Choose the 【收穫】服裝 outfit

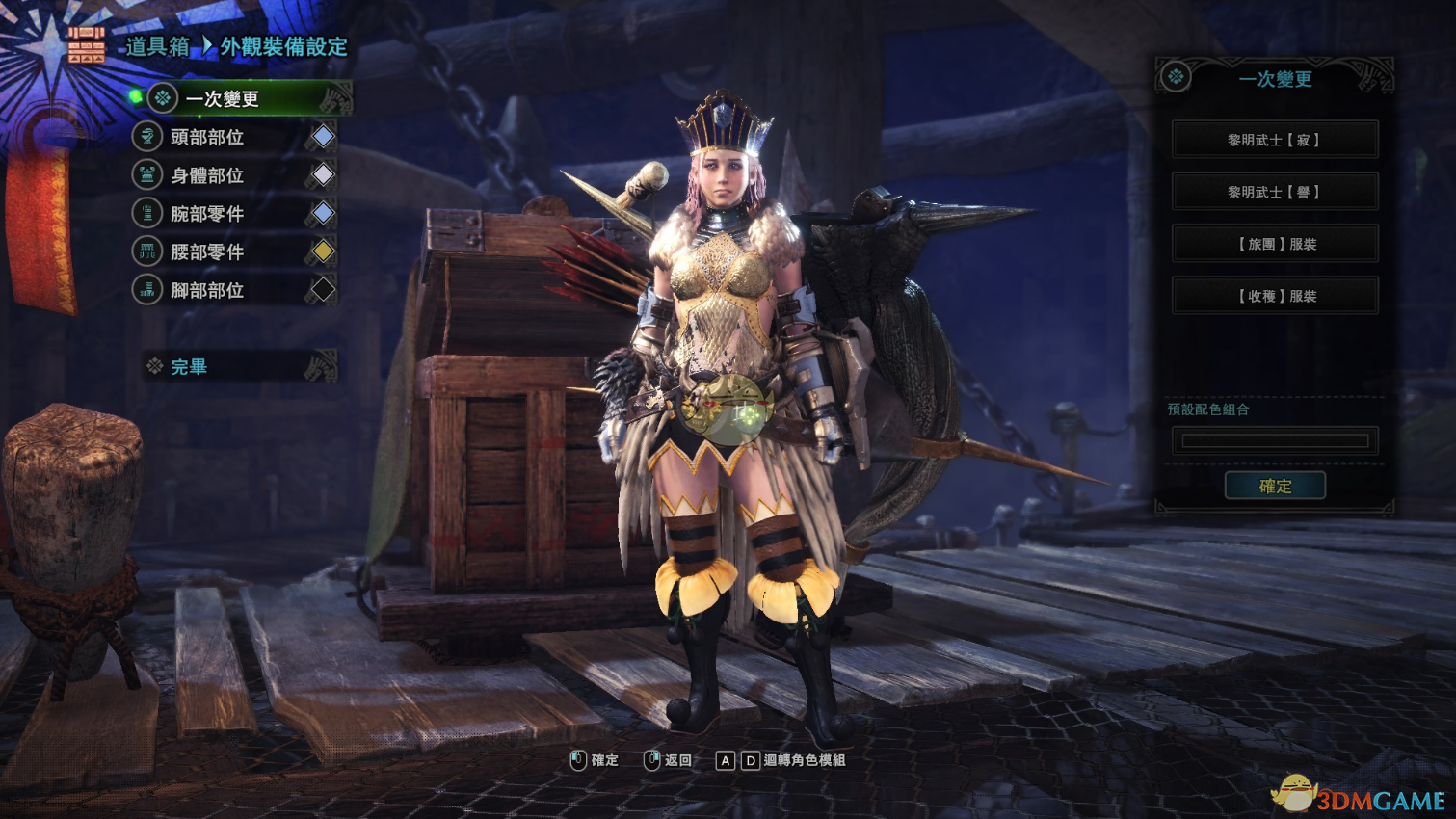1274,296
